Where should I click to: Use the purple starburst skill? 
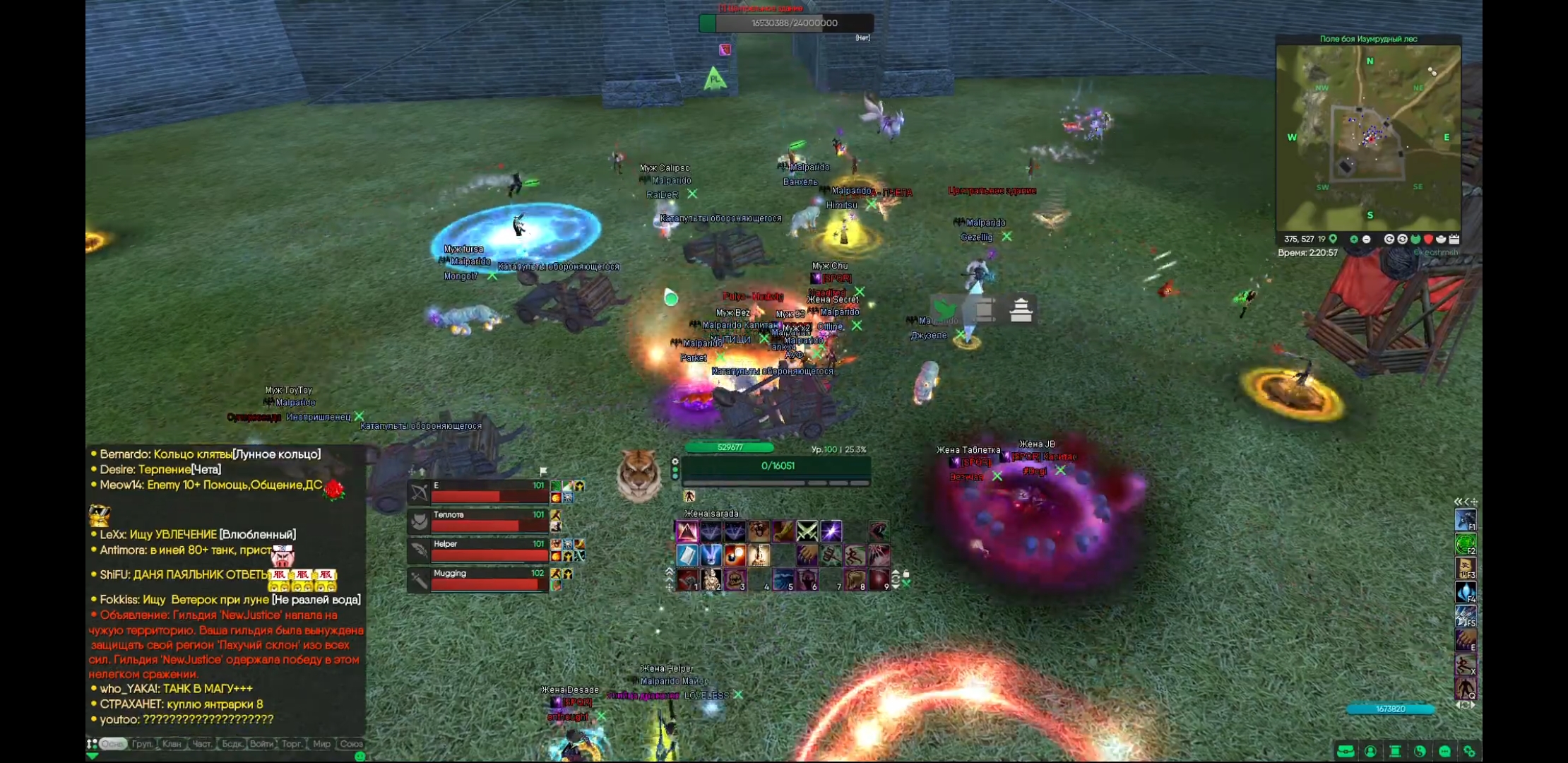coord(831,531)
